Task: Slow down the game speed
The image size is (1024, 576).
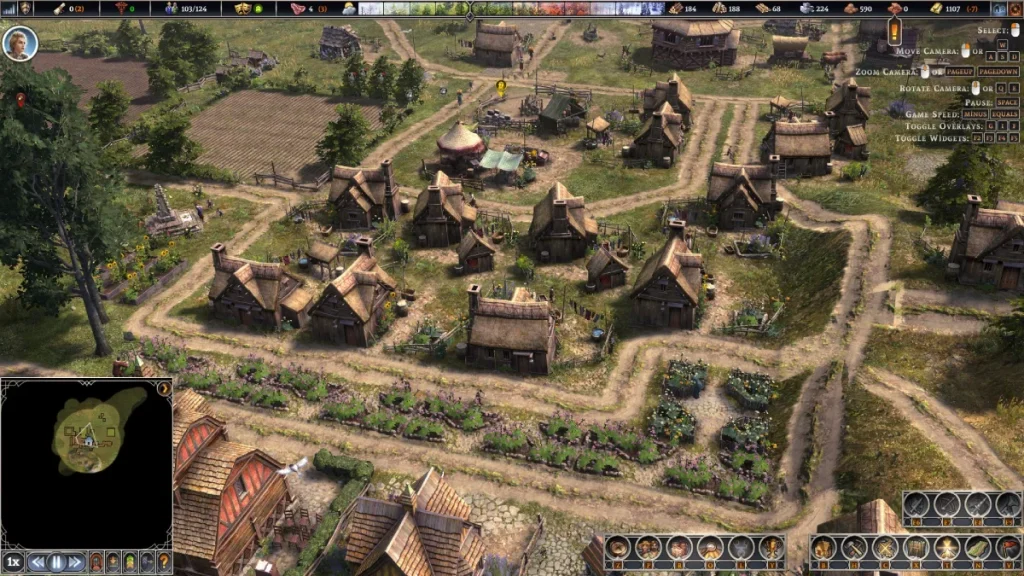Action: coord(38,562)
